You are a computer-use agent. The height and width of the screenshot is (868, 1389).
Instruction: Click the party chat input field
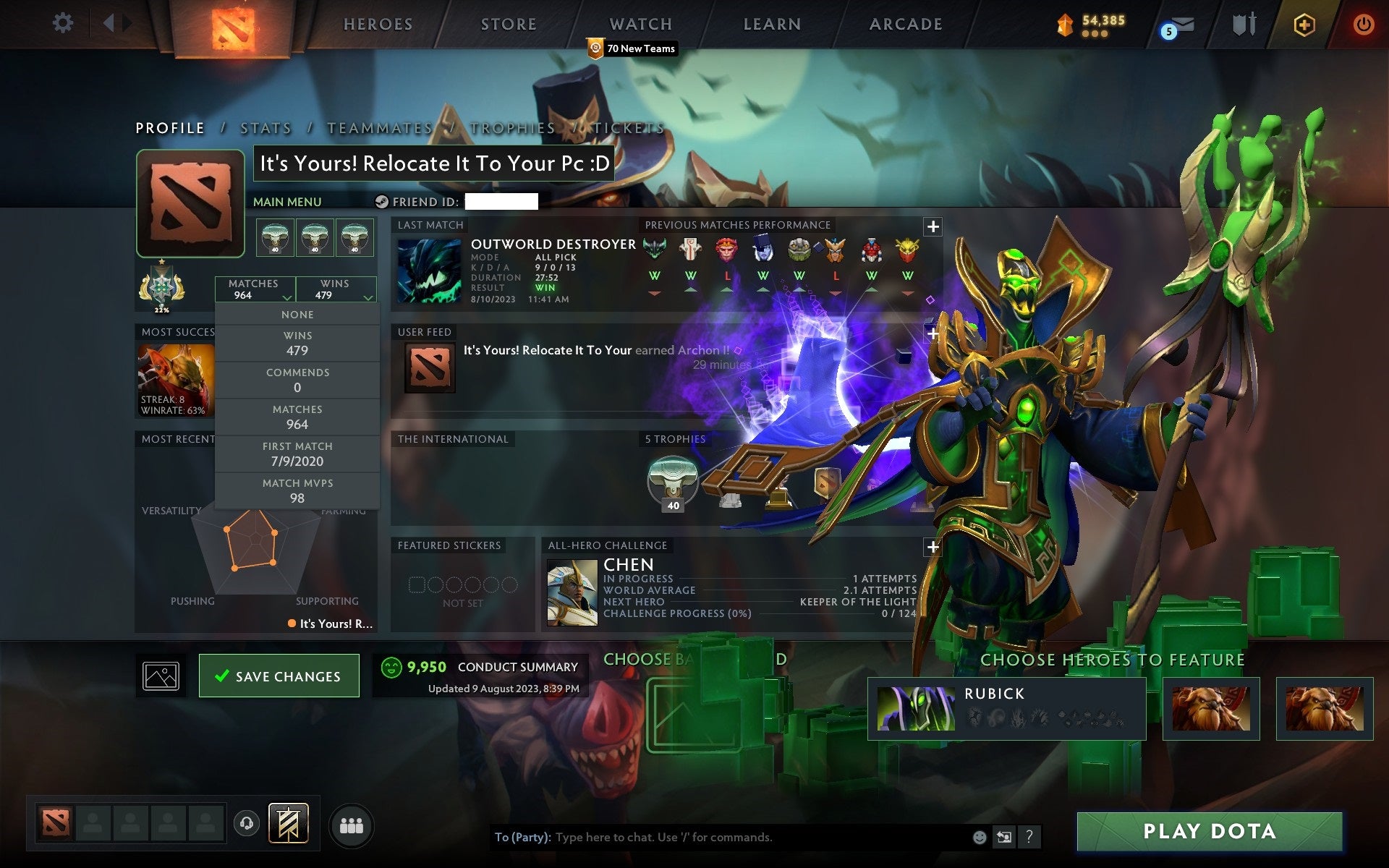tap(723, 837)
